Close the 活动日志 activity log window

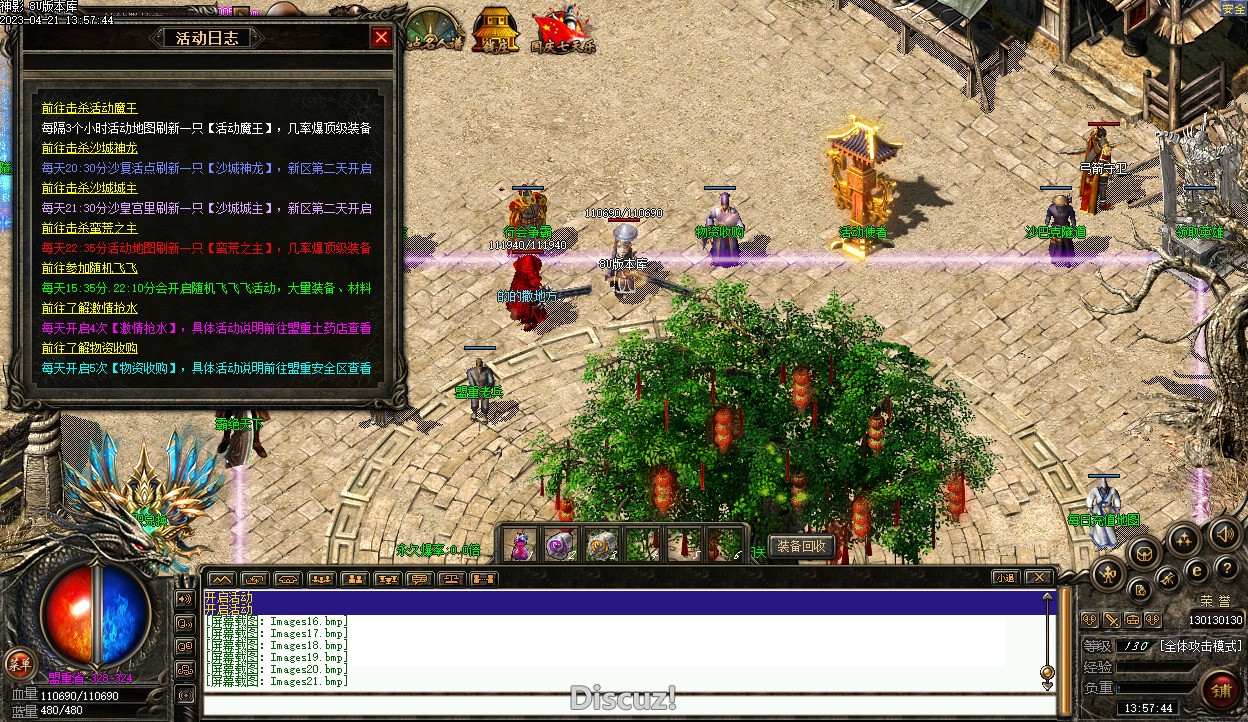click(381, 38)
